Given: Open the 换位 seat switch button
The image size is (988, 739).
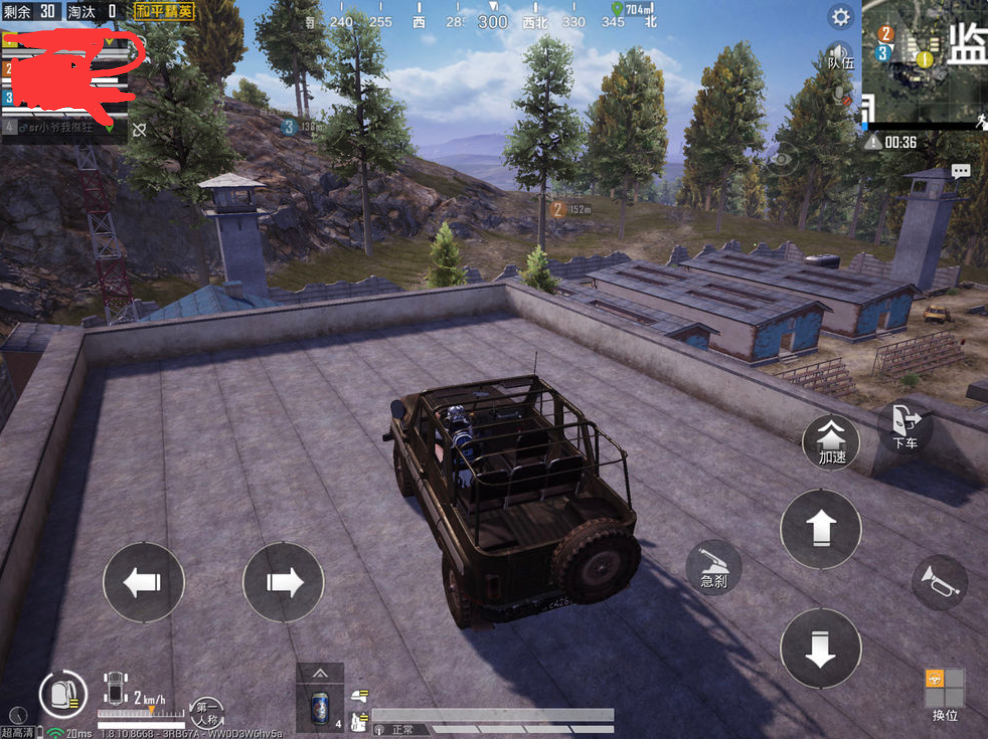Looking at the screenshot, I should pyautogui.click(x=945, y=694).
